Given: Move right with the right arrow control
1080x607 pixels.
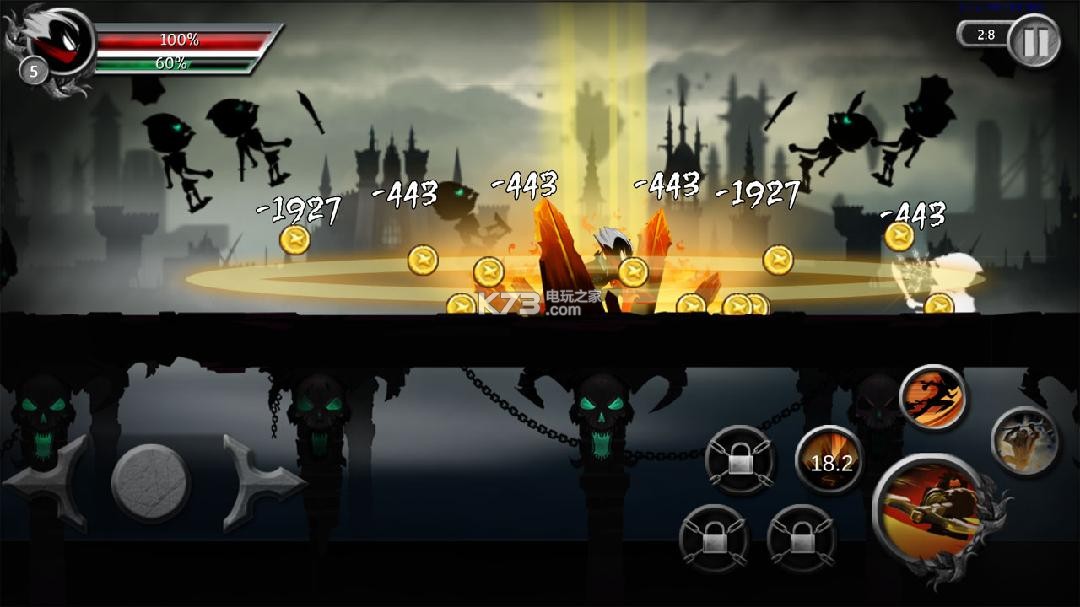Looking at the screenshot, I should [x=262, y=482].
